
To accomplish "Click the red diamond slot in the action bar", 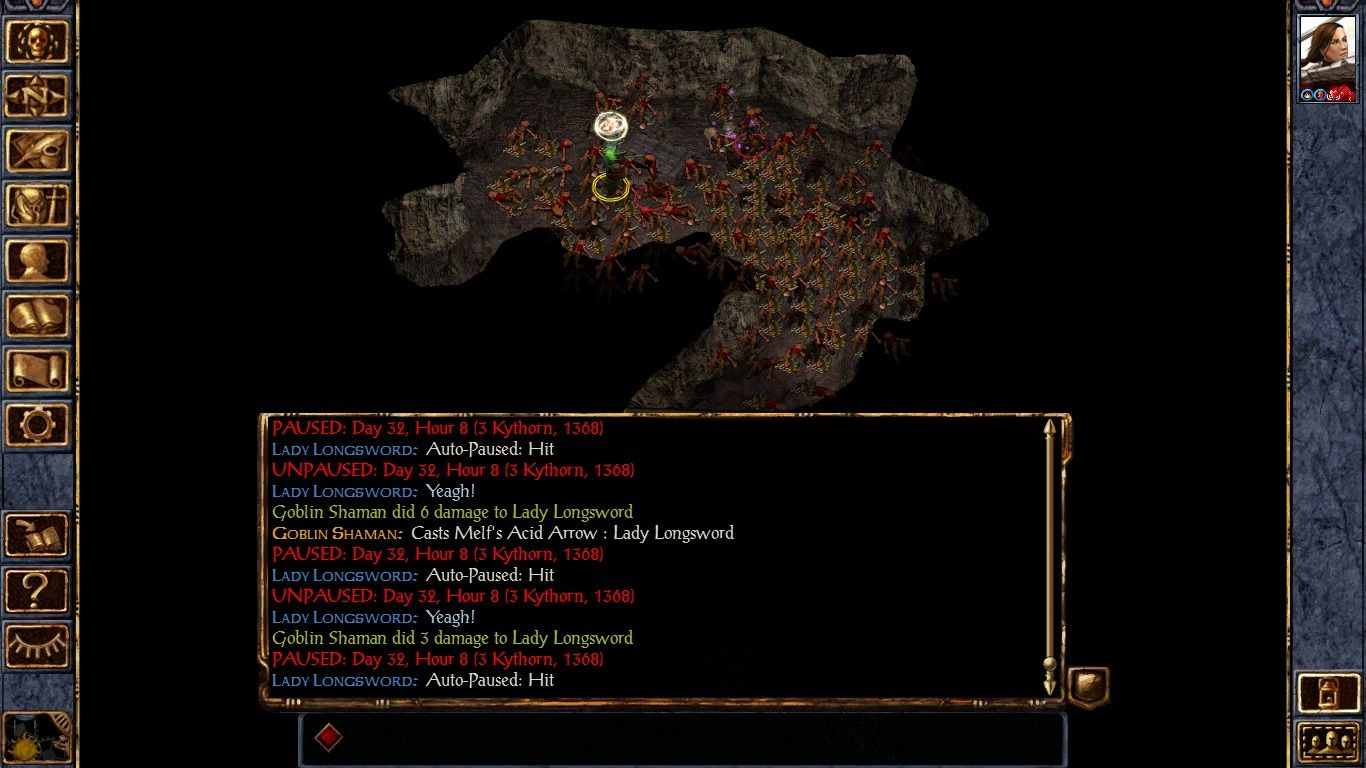I will (x=328, y=738).
